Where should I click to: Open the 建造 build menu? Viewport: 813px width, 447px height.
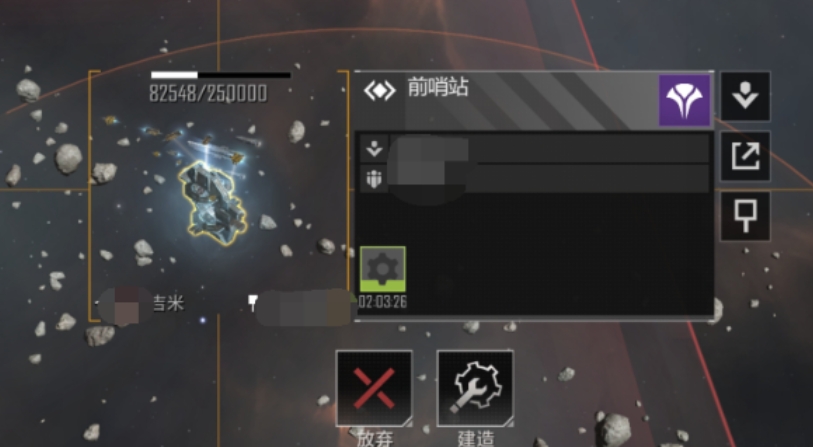click(x=475, y=389)
